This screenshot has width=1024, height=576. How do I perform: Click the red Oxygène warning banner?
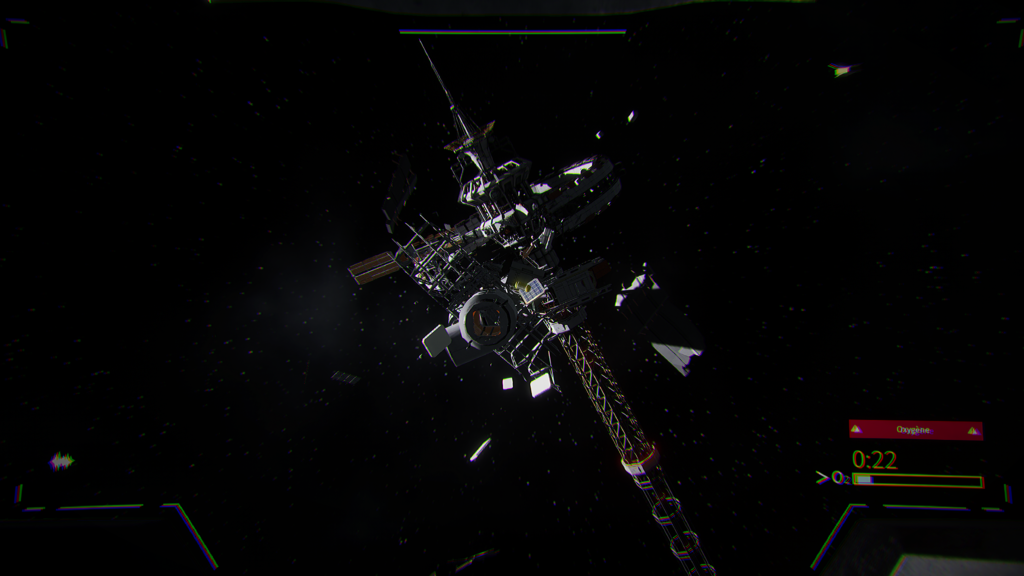pos(915,429)
